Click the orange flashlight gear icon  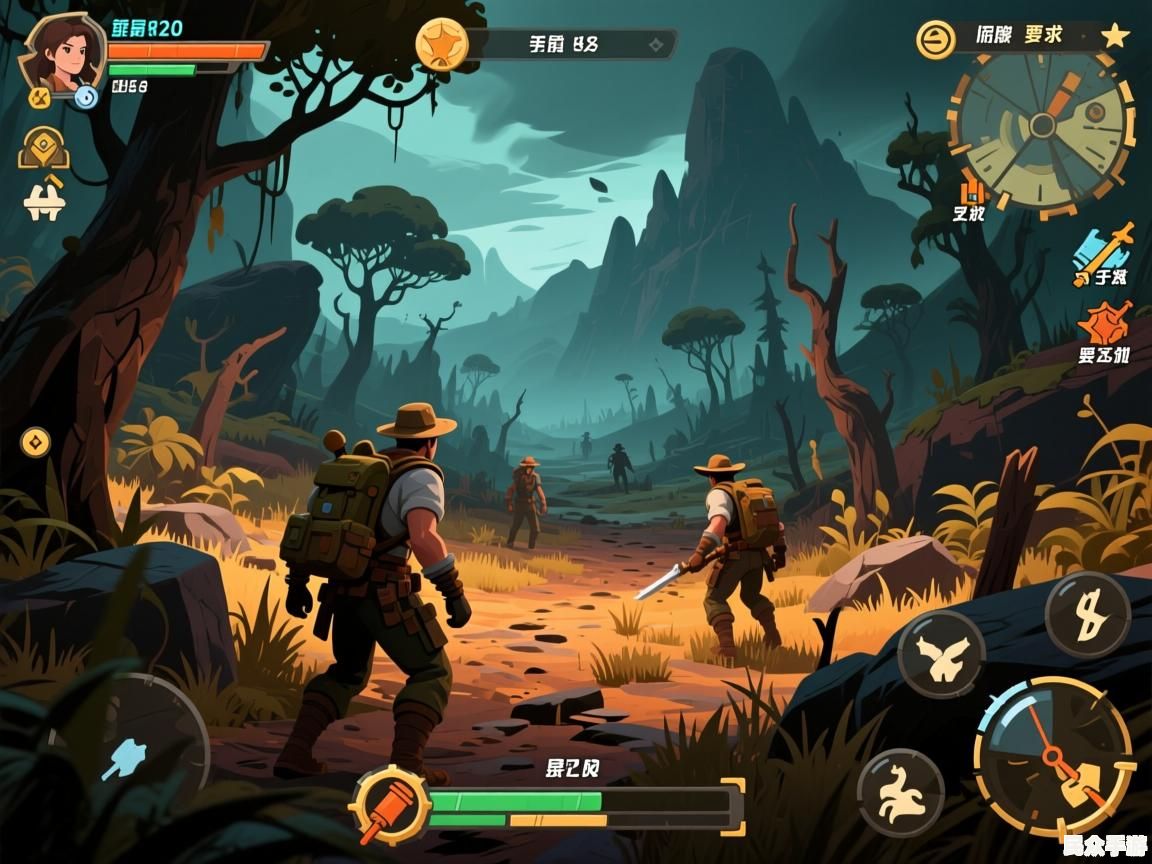pyautogui.click(x=389, y=805)
